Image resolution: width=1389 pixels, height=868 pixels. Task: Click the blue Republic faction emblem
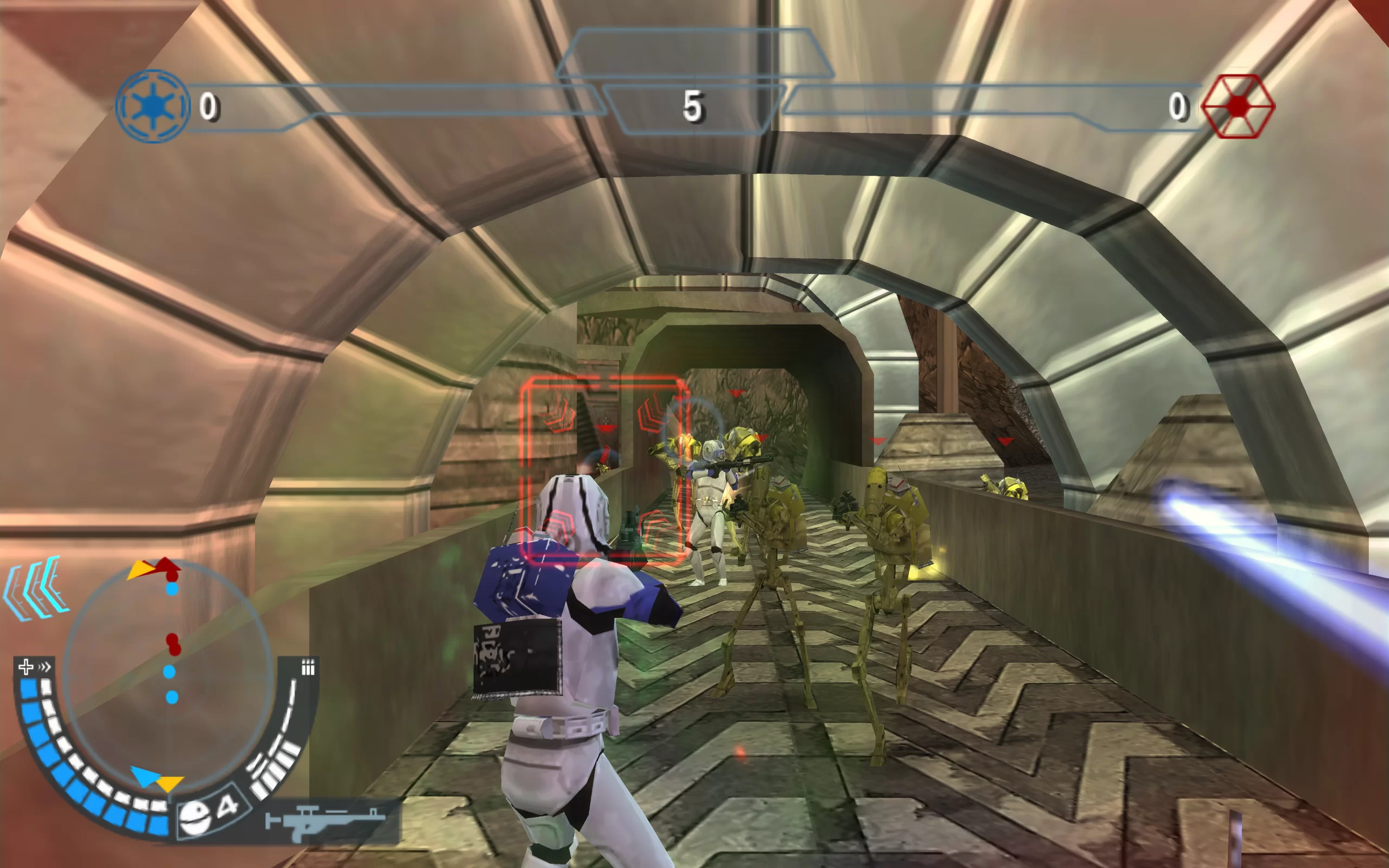click(152, 106)
